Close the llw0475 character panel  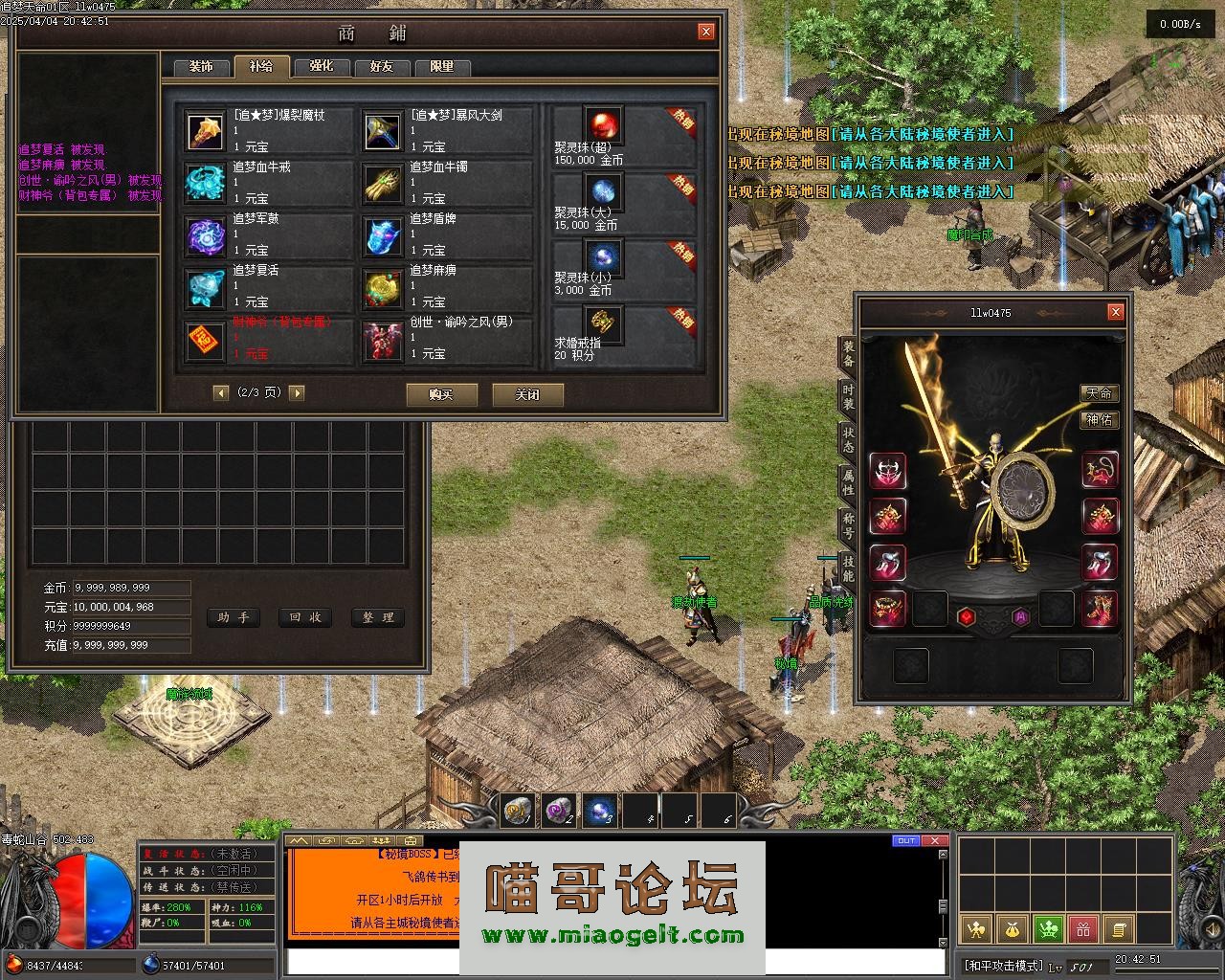pos(1115,312)
